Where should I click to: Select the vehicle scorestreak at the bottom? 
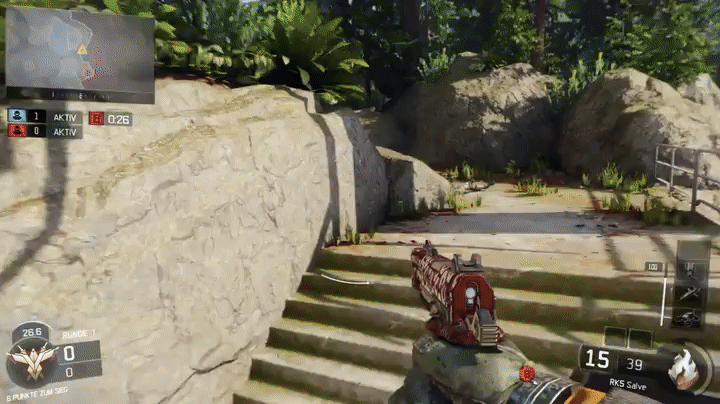point(688,318)
